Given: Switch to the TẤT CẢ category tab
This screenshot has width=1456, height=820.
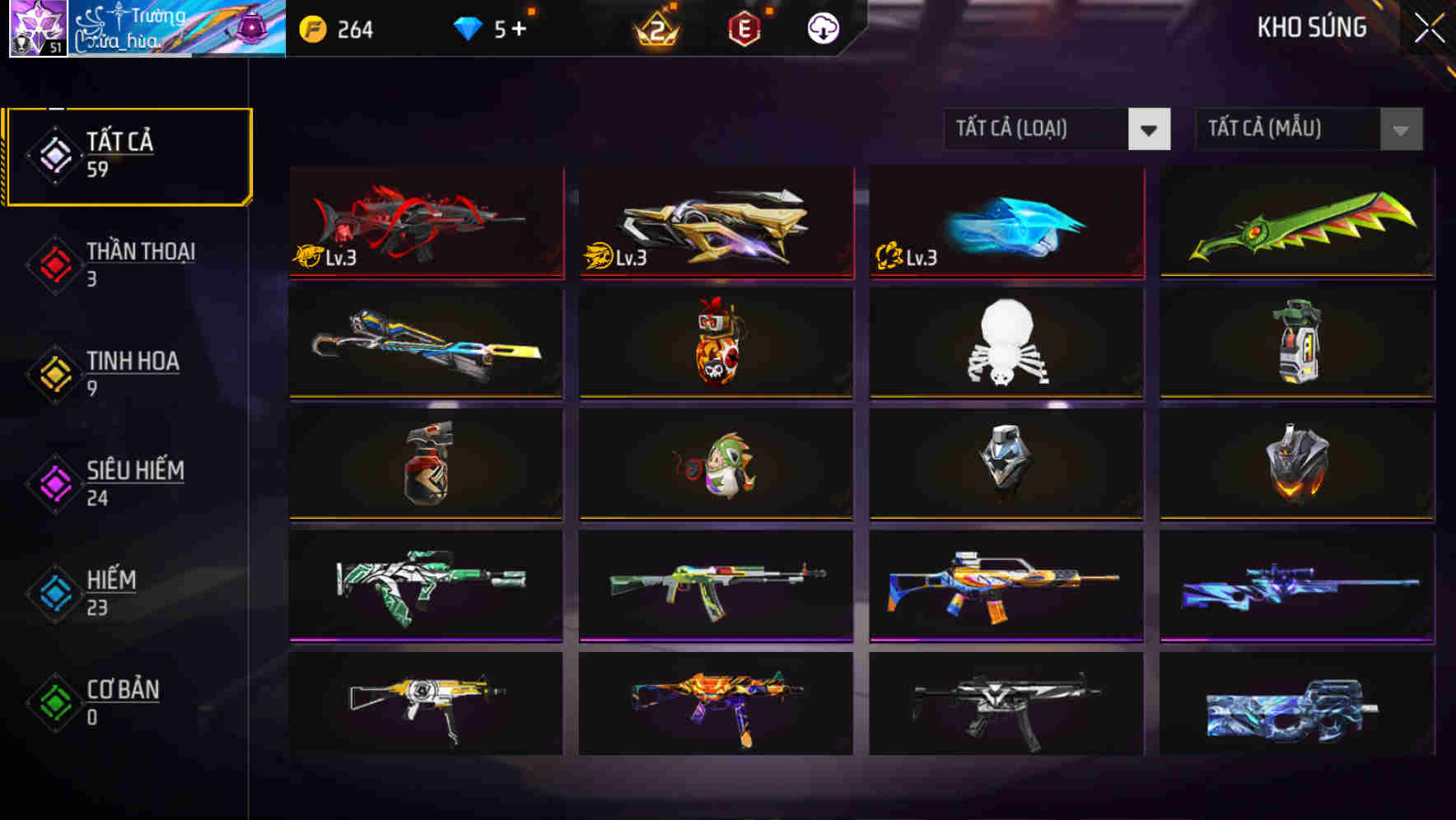Looking at the screenshot, I should [x=128, y=155].
